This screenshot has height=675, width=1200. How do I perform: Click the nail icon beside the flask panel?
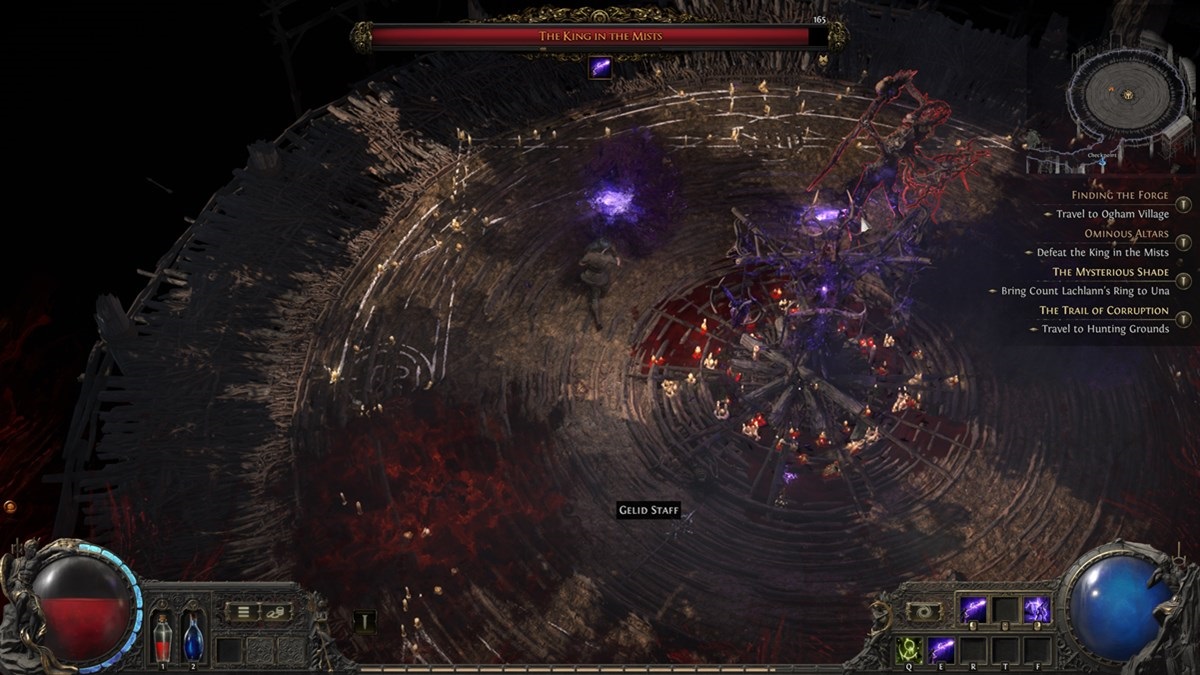366,621
